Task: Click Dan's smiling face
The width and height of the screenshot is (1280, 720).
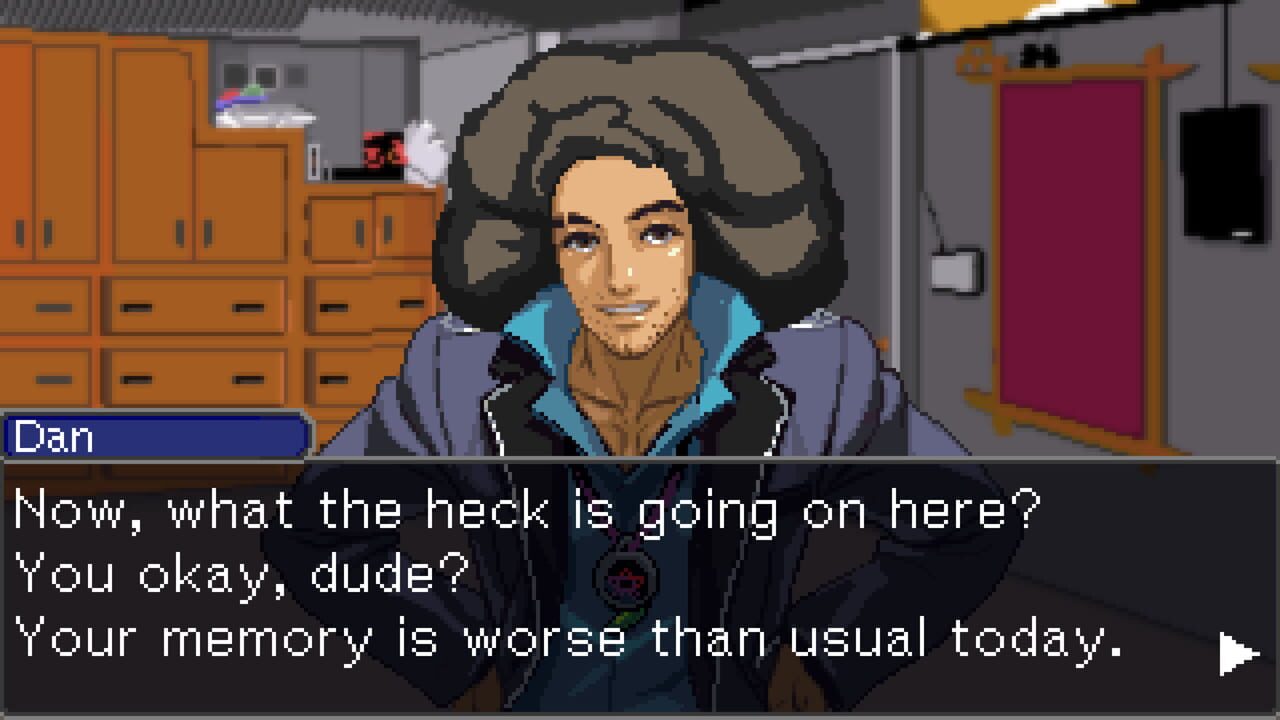Action: pyautogui.click(x=620, y=280)
